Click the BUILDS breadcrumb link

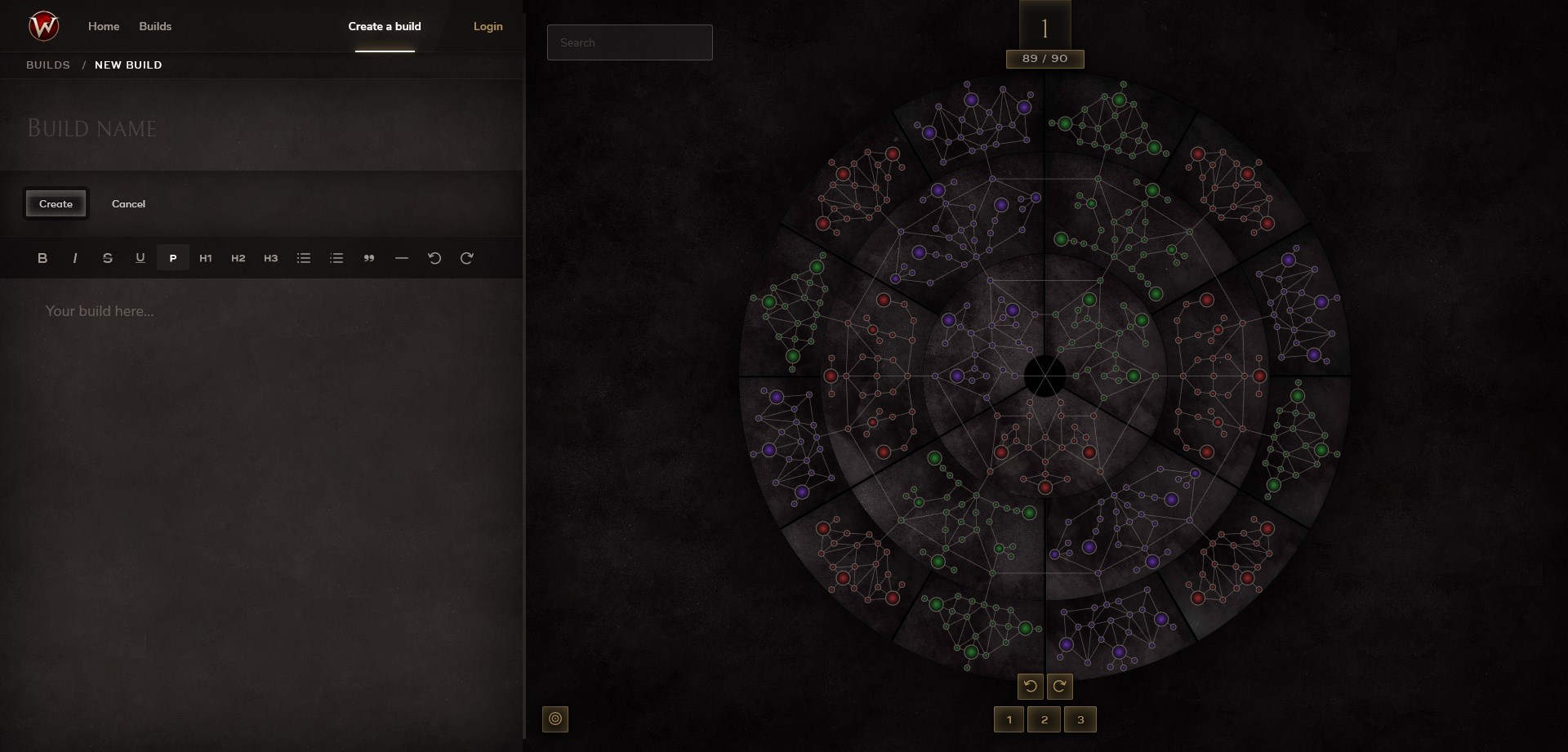point(48,65)
